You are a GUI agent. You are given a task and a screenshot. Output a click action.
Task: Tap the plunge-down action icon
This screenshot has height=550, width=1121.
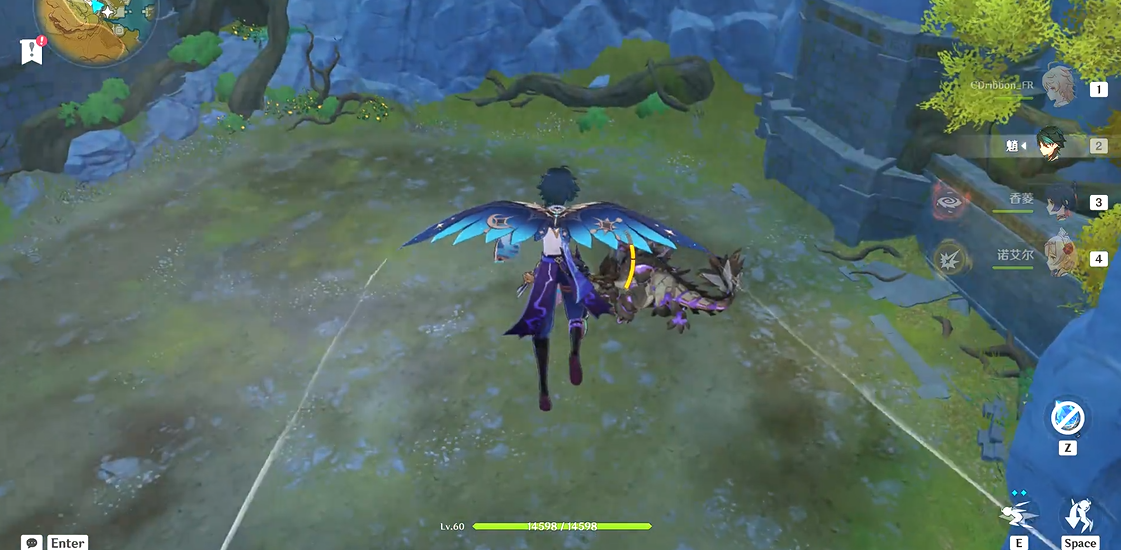point(1078,515)
